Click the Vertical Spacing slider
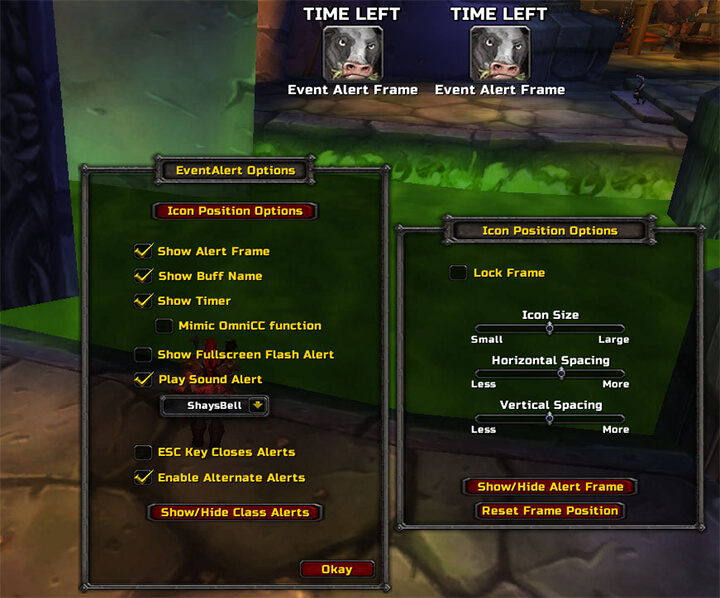This screenshot has width=720, height=598. point(550,418)
